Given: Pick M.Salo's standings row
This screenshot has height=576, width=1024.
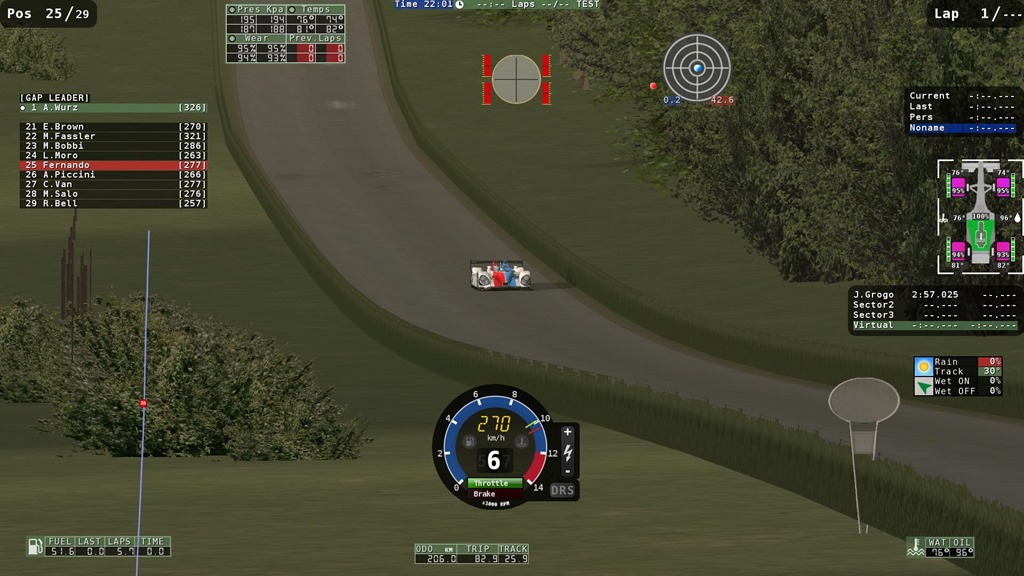Looking at the screenshot, I should [113, 194].
